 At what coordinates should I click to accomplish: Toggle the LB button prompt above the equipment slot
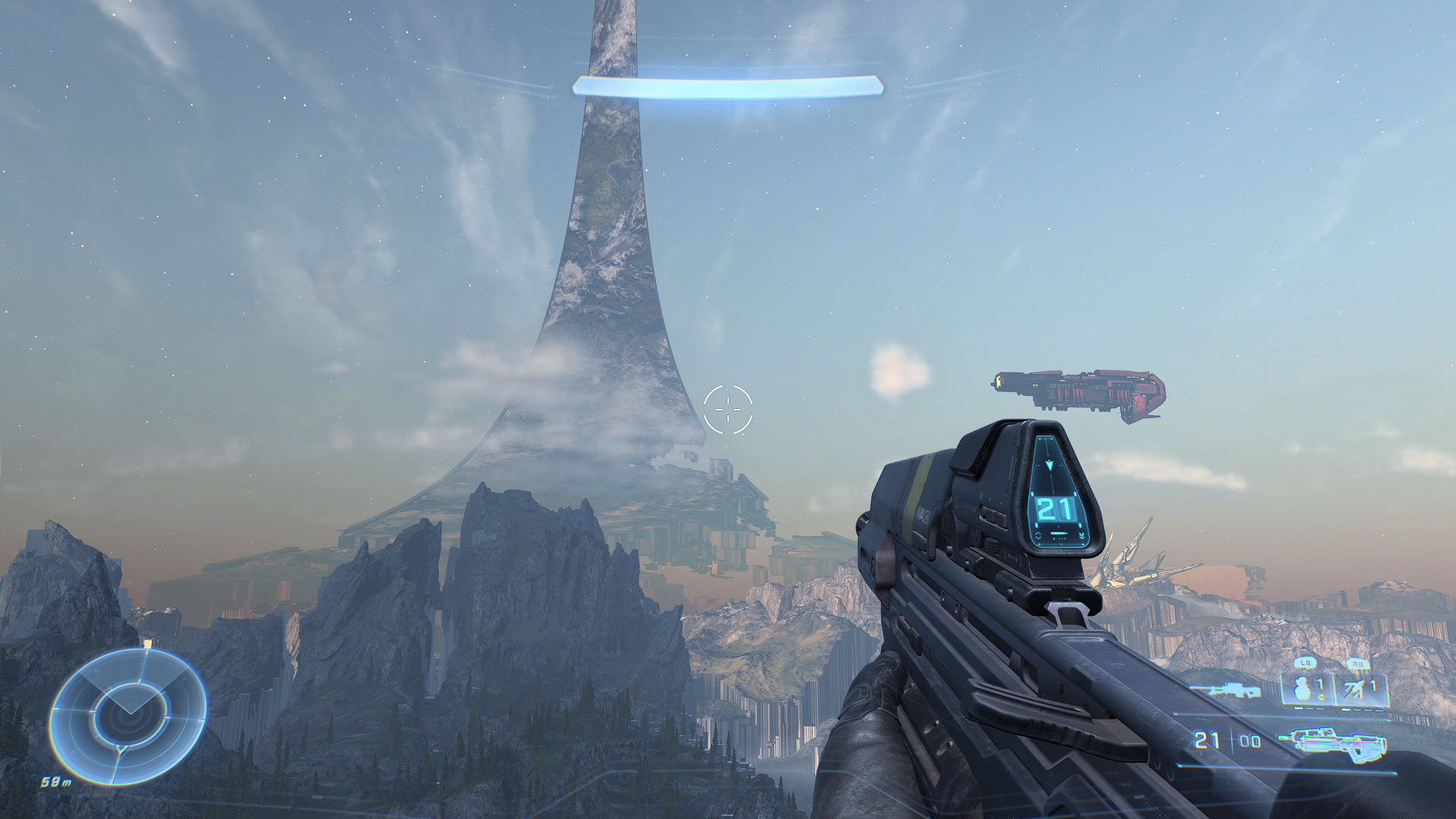(1305, 662)
